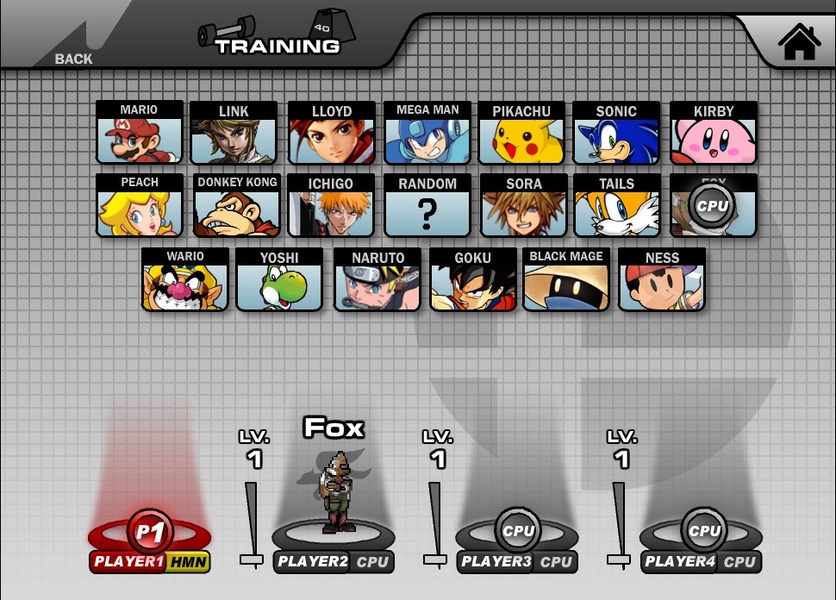Toggle Player2's CPU tag
This screenshot has height=600, width=836.
click(x=372, y=562)
